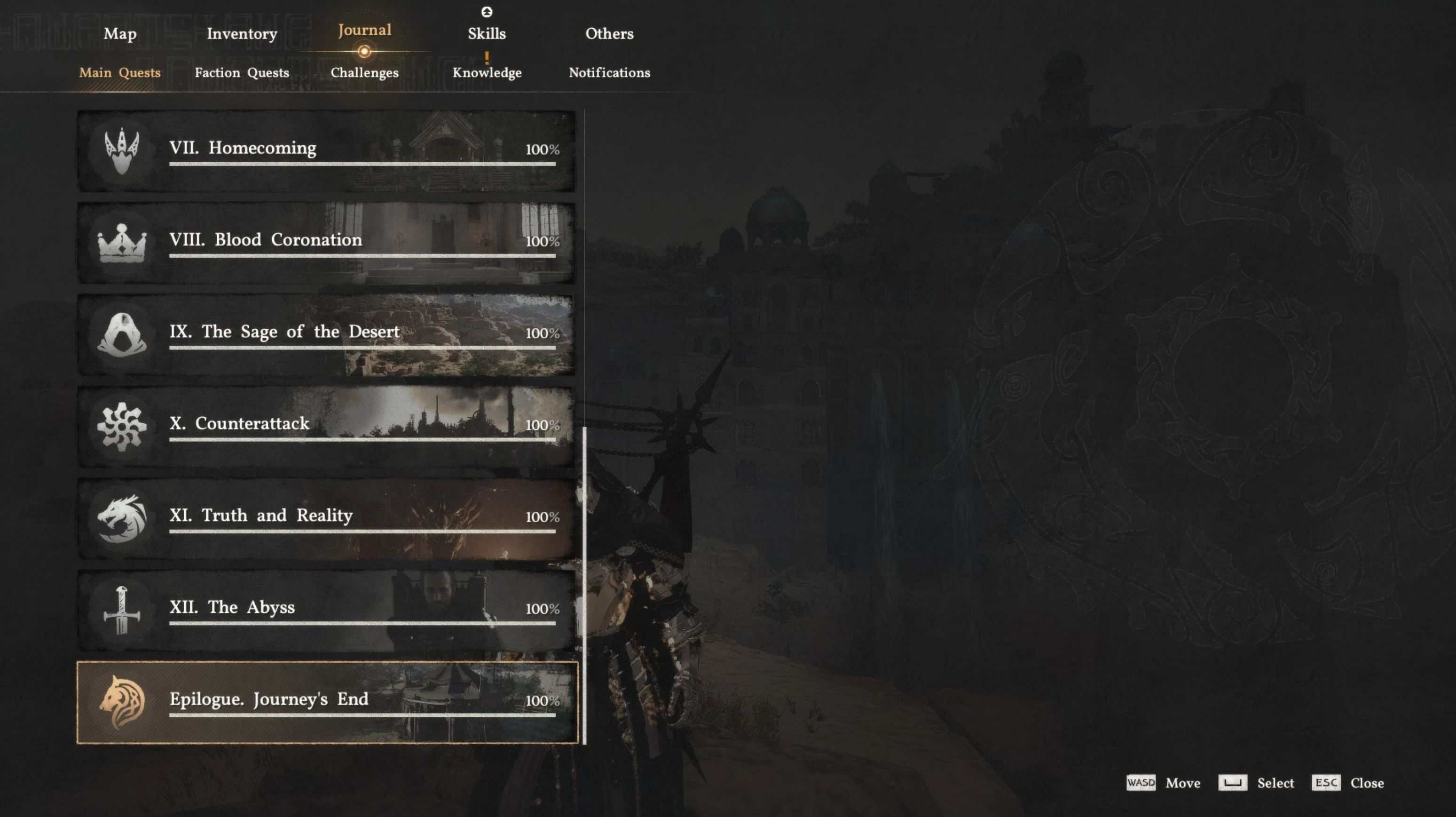Switch to Faction Quests

(x=242, y=72)
